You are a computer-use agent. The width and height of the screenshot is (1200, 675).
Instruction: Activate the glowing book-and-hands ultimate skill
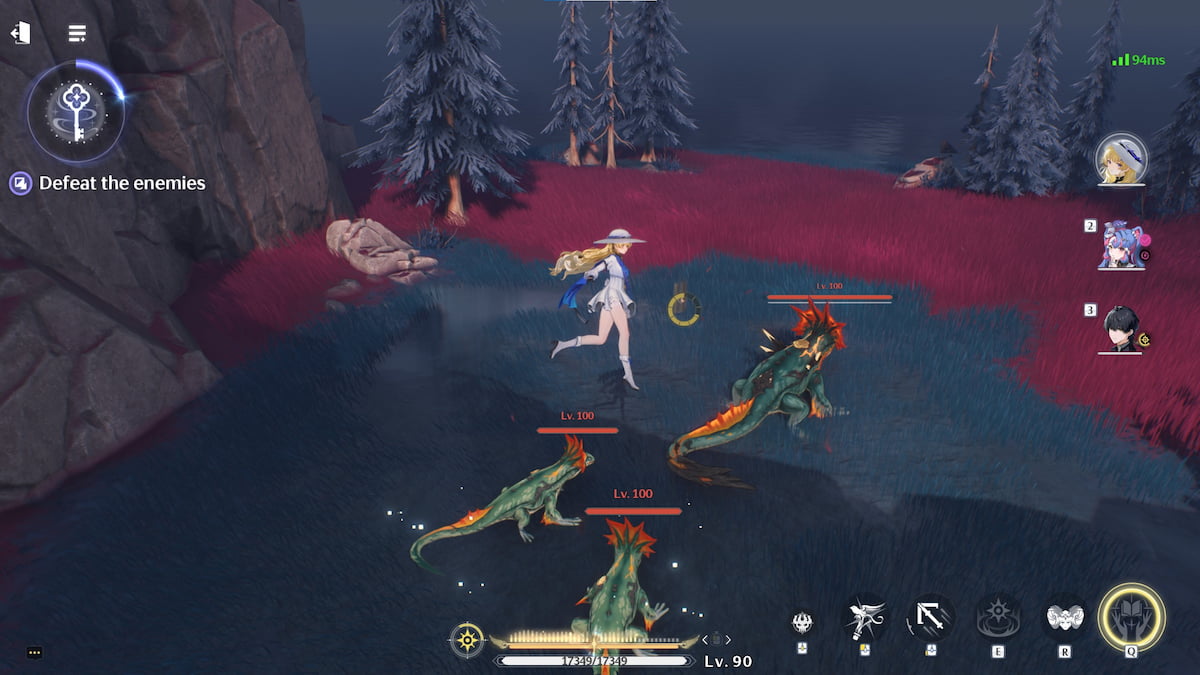click(1131, 617)
